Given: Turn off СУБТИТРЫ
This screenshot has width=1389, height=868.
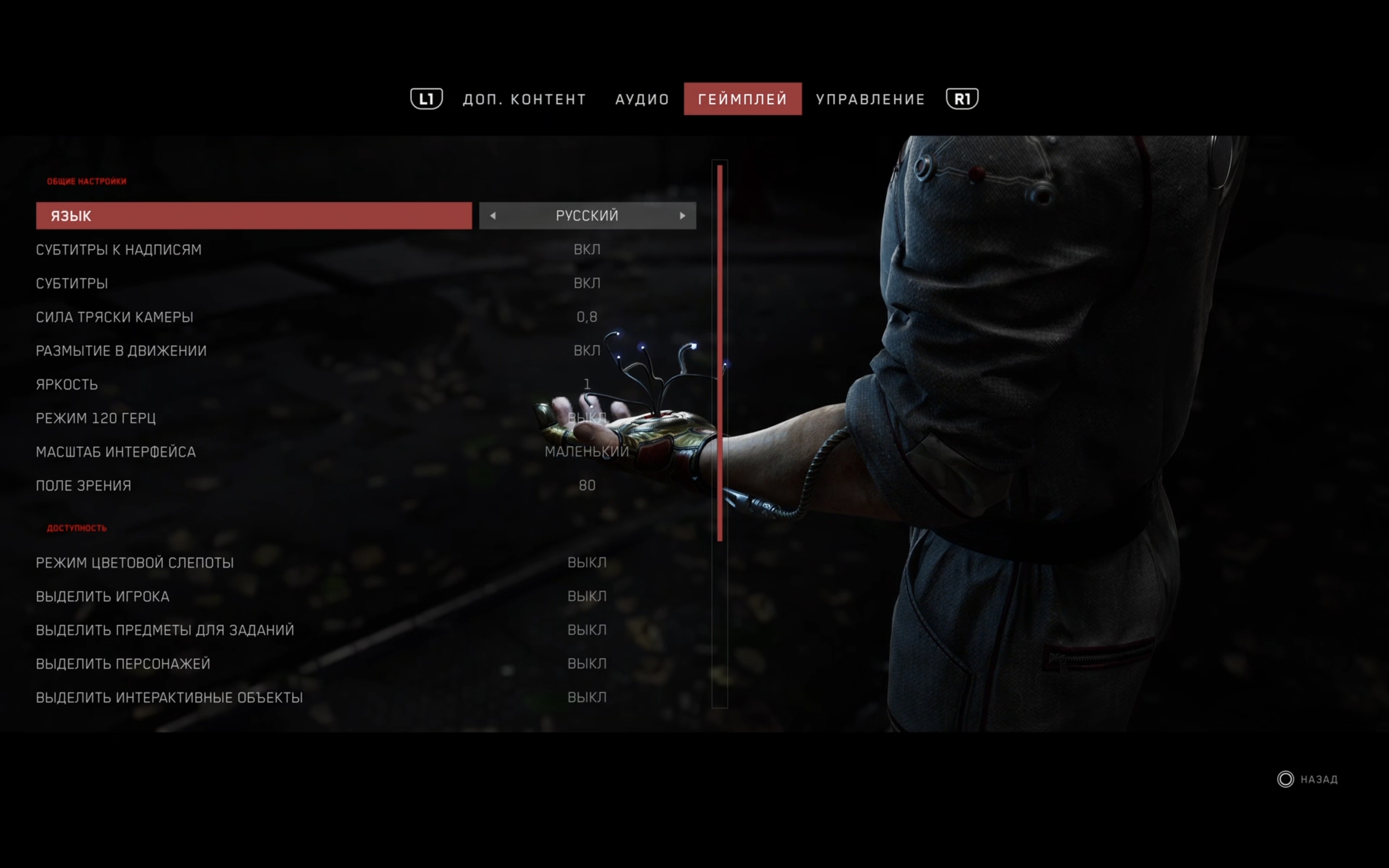Looking at the screenshot, I should pyautogui.click(x=587, y=283).
